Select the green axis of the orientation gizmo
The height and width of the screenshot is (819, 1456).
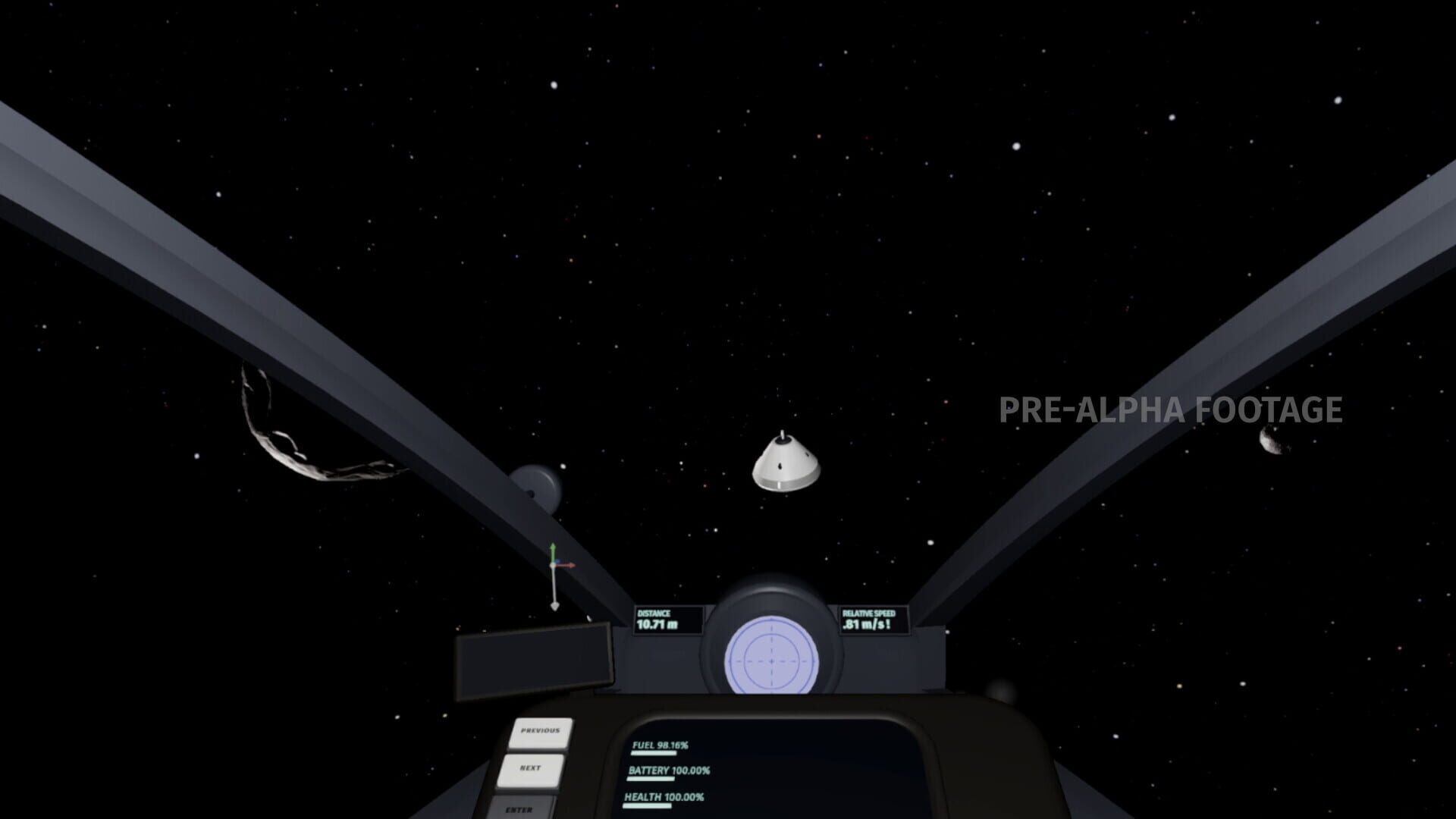(553, 550)
